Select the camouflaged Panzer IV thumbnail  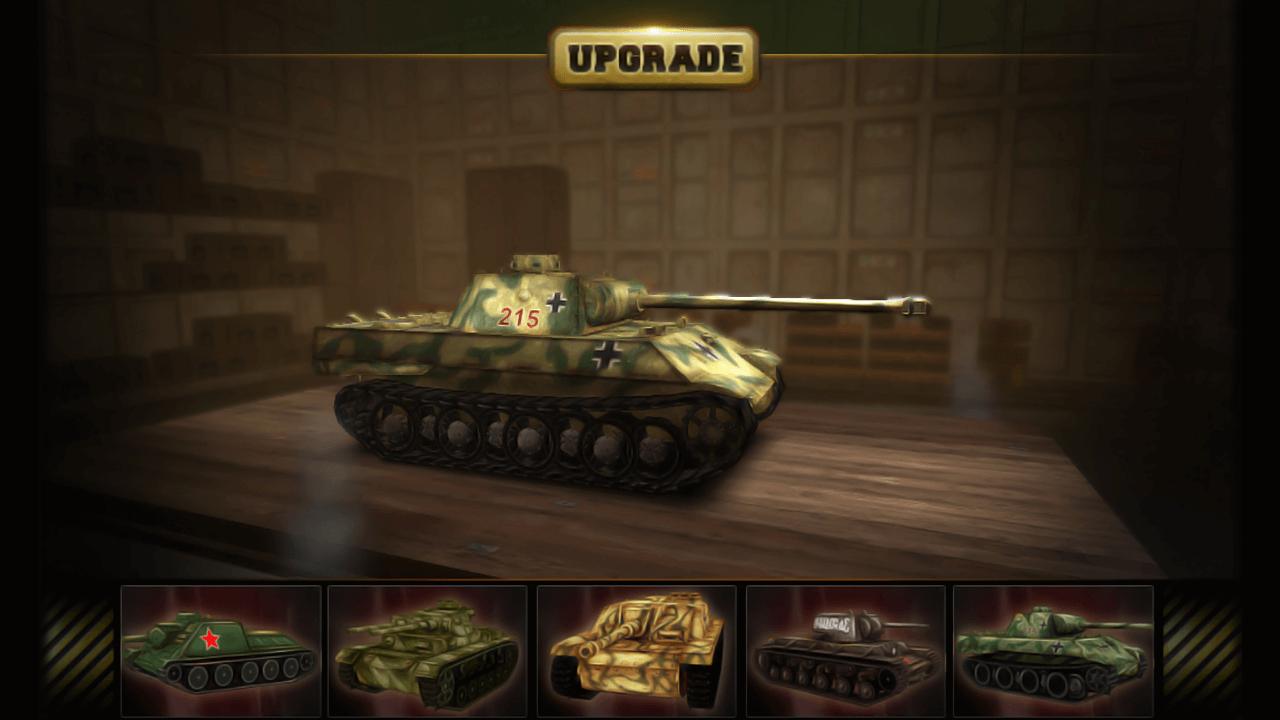(x=428, y=652)
